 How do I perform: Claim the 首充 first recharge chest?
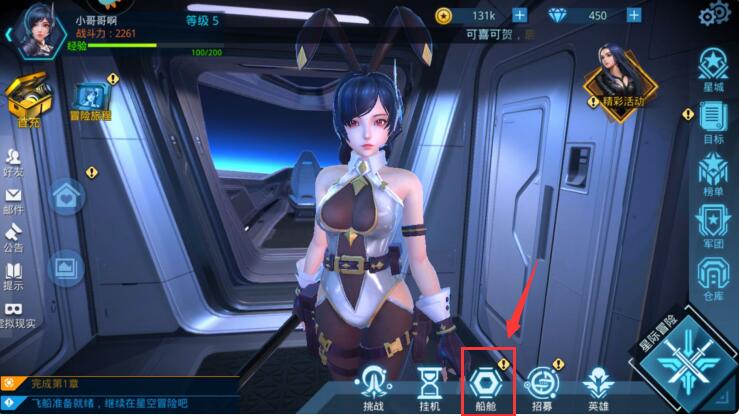click(27, 101)
